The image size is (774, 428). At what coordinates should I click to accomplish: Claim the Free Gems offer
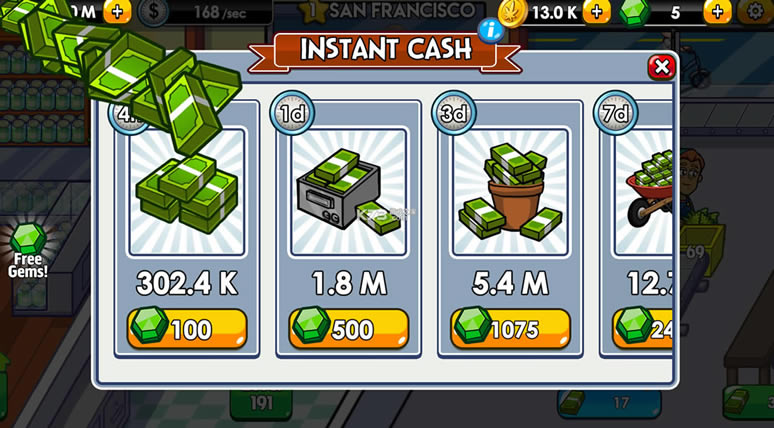[x=27, y=249]
